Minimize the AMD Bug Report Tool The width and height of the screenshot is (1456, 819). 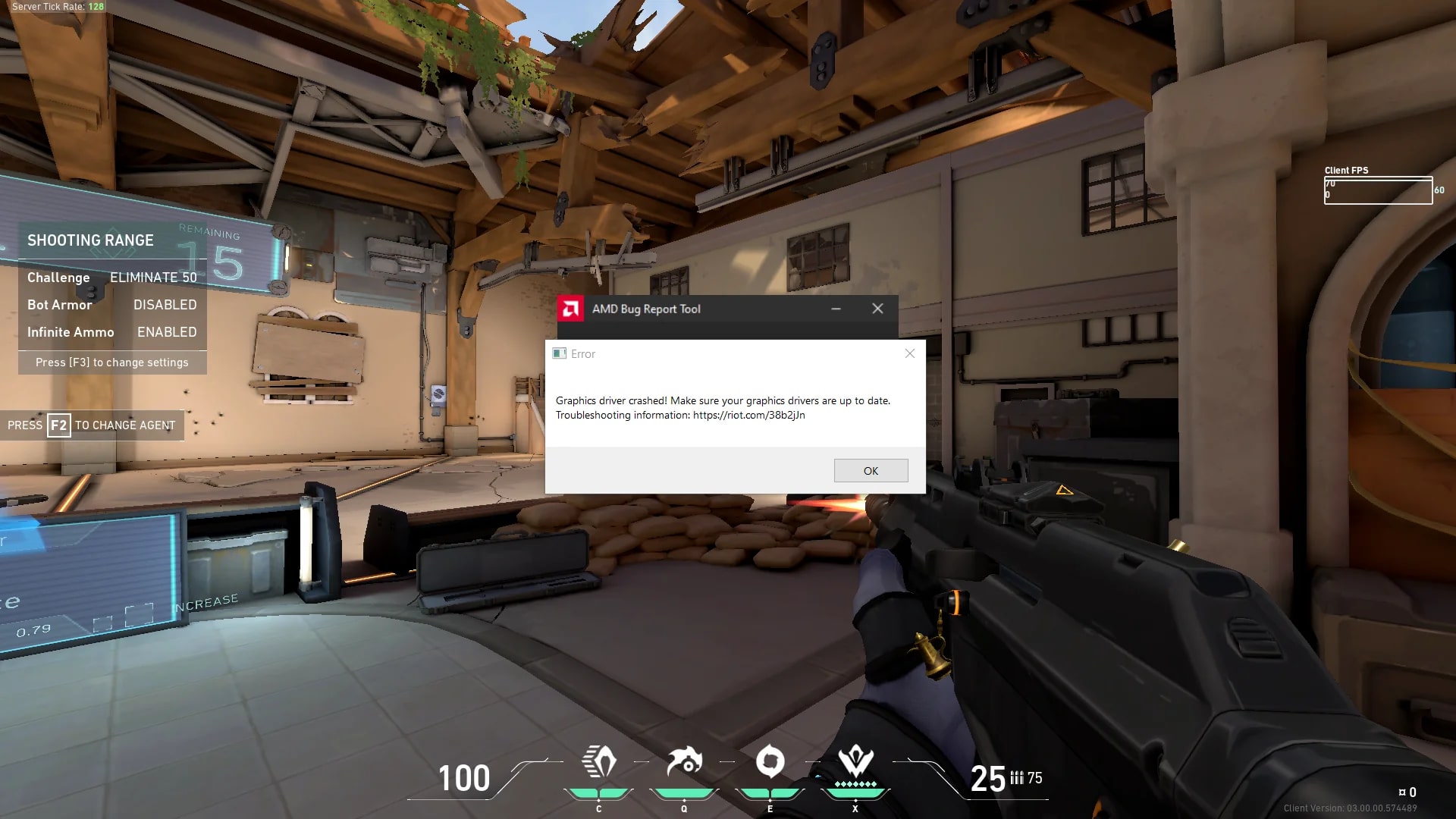836,309
